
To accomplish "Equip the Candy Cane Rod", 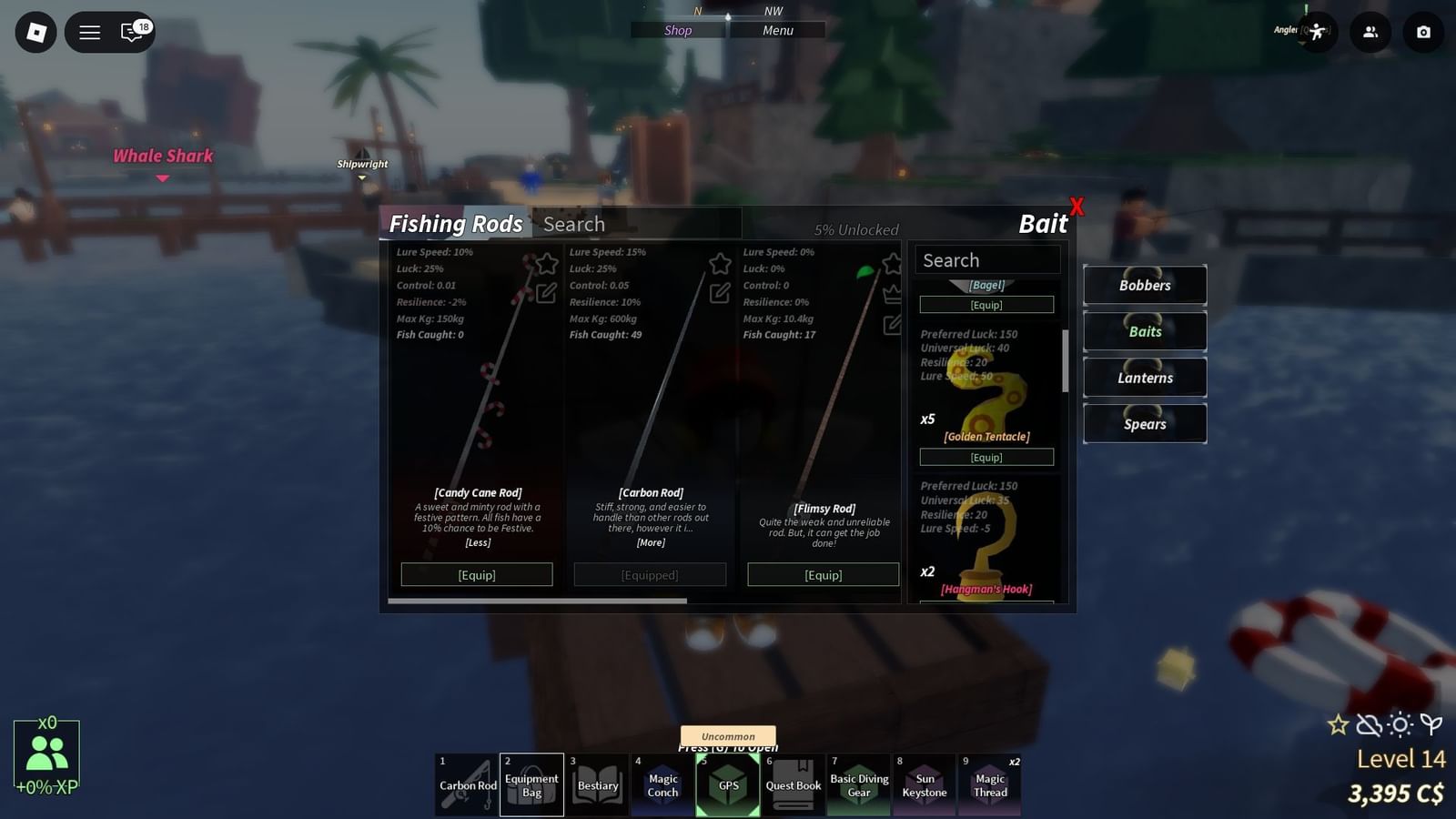I will (x=476, y=574).
